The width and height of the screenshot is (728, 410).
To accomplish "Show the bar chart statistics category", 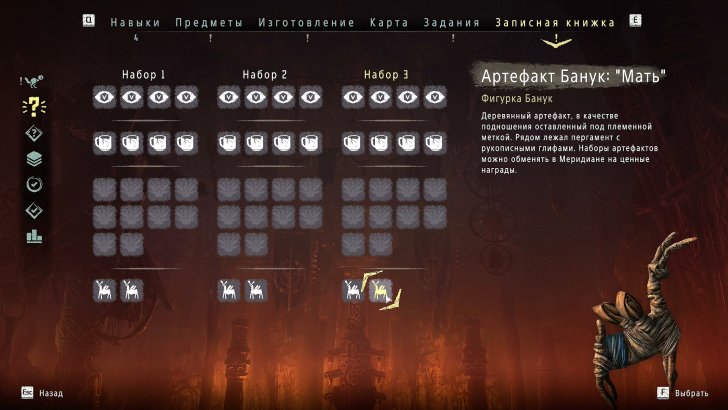I will (x=34, y=236).
